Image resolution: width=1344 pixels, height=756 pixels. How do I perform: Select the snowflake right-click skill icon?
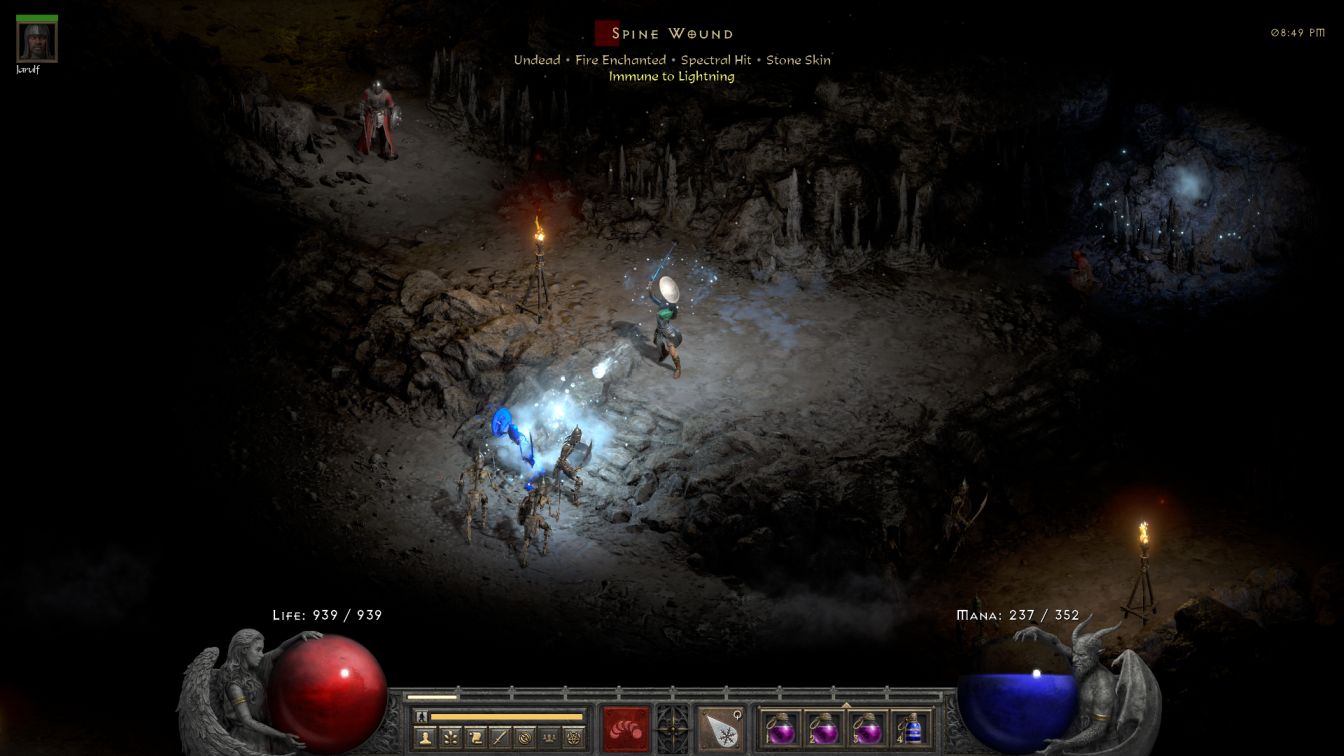click(720, 728)
